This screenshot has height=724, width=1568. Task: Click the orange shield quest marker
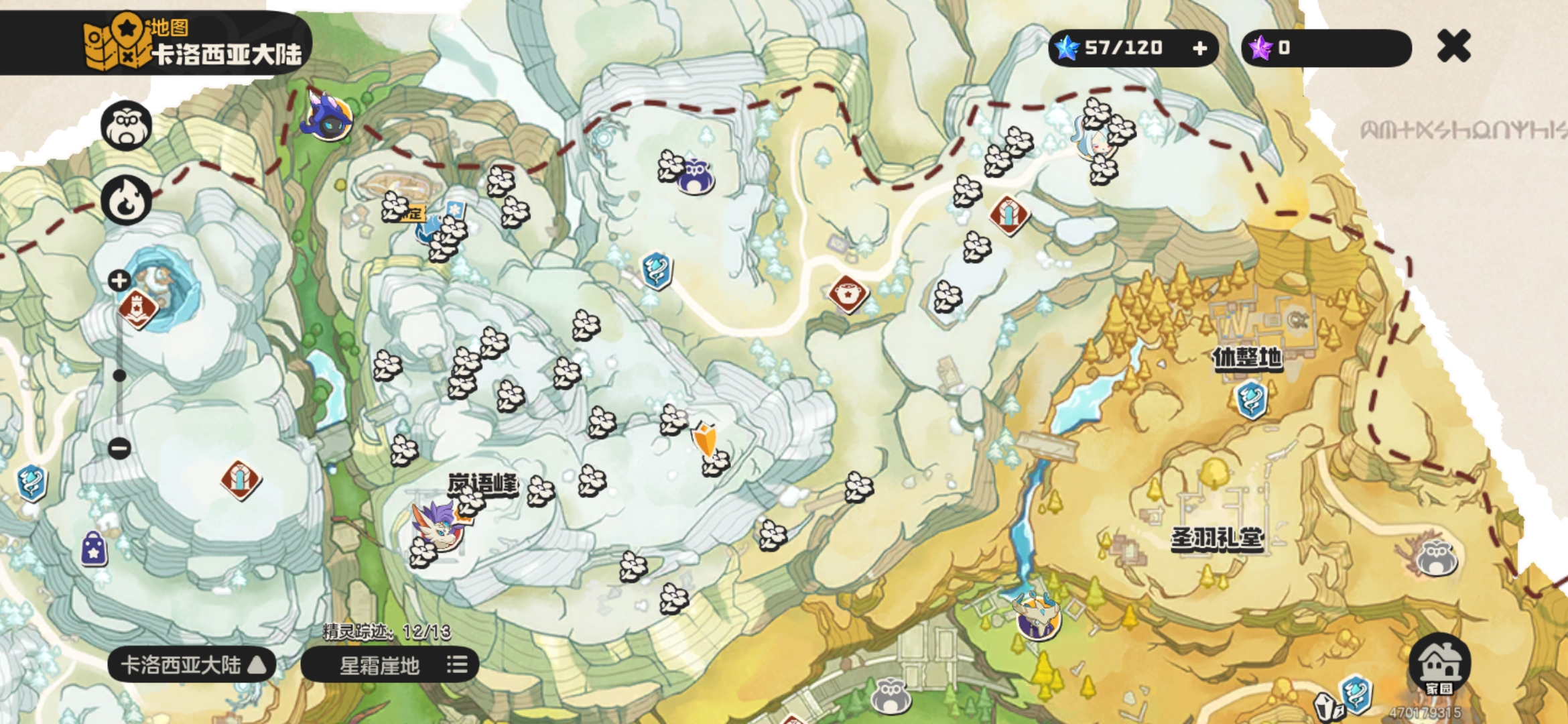704,439
